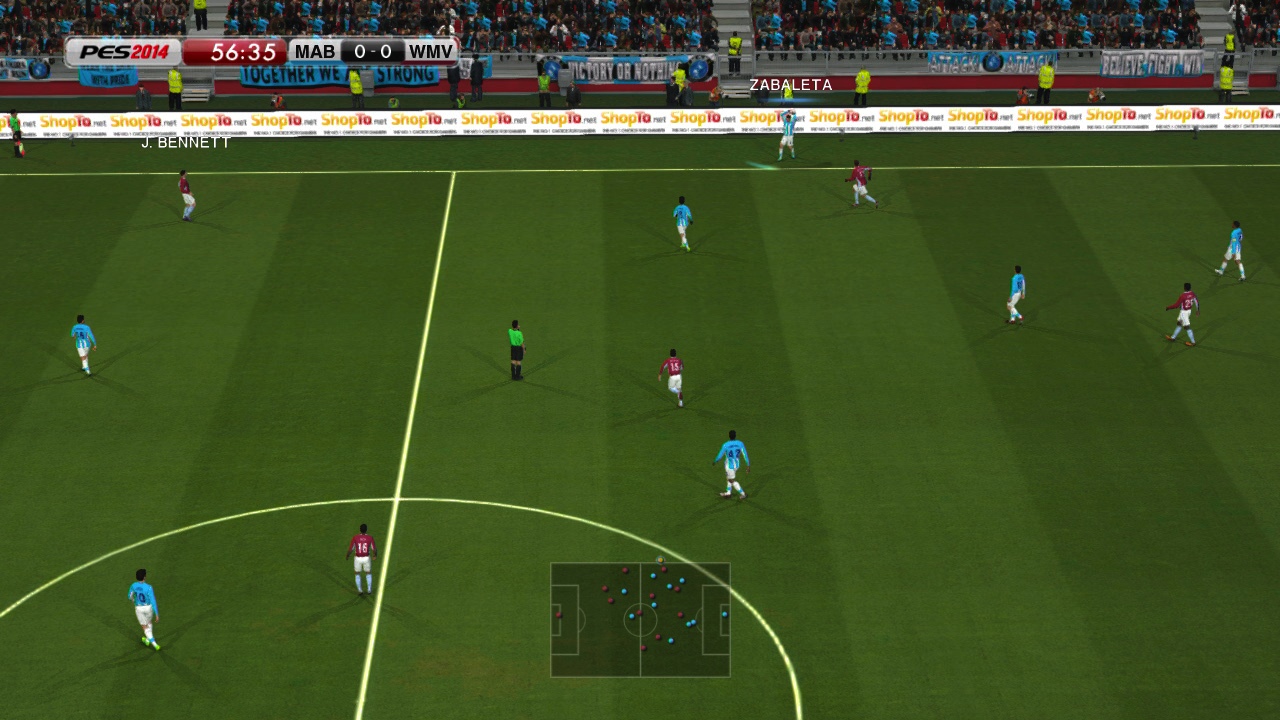Switch to the WMV team tab
This screenshot has width=1280, height=720.
click(429, 51)
